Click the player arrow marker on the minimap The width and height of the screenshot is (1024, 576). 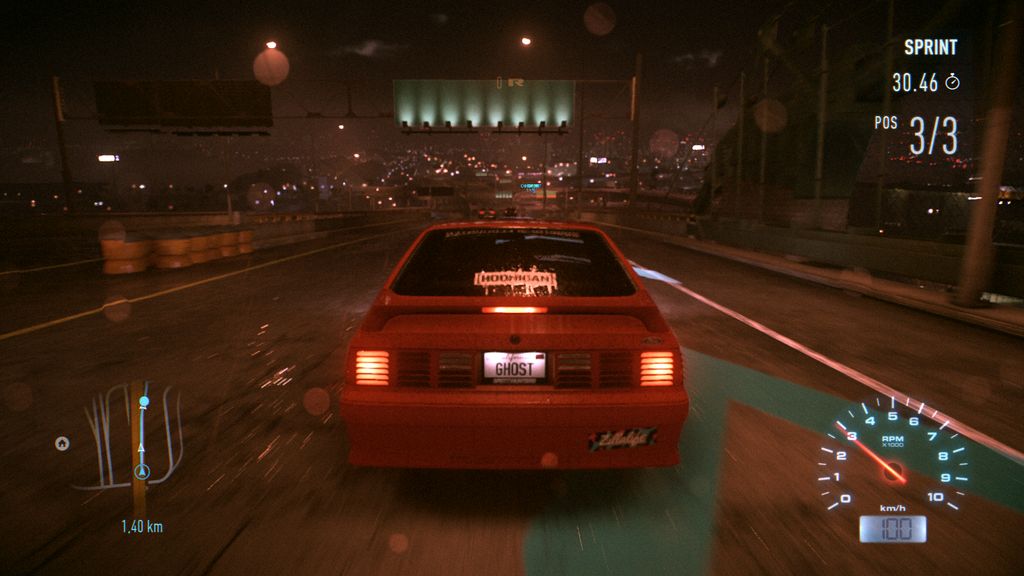[x=141, y=470]
